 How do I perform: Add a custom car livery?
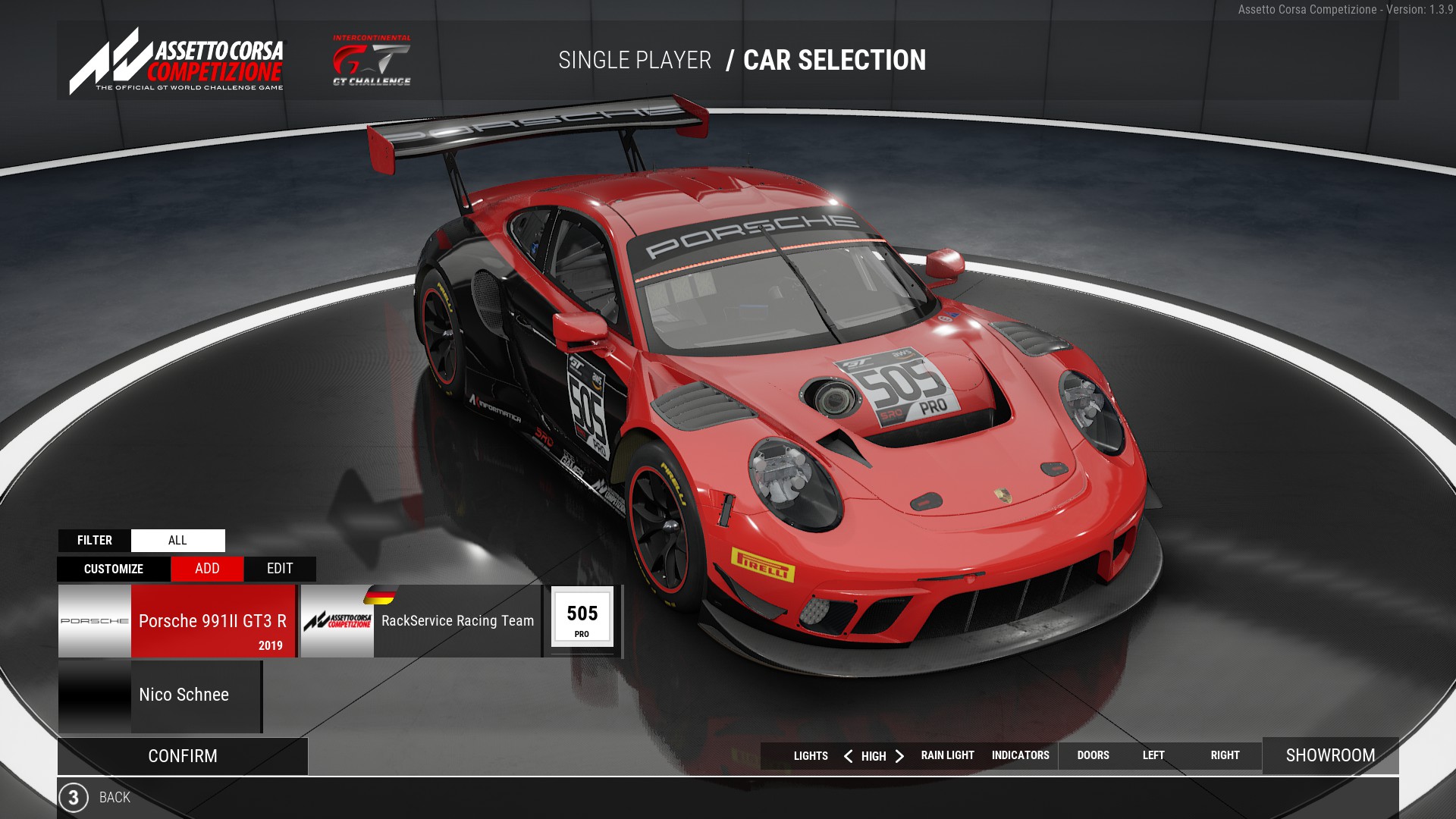207,569
